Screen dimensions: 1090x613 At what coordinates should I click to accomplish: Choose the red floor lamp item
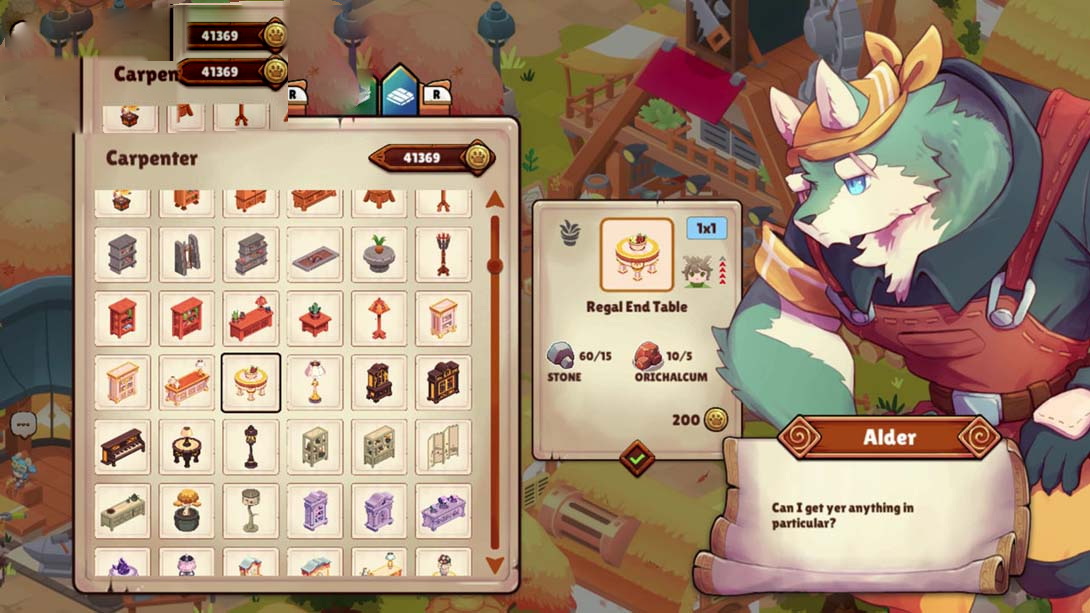pyautogui.click(x=379, y=318)
